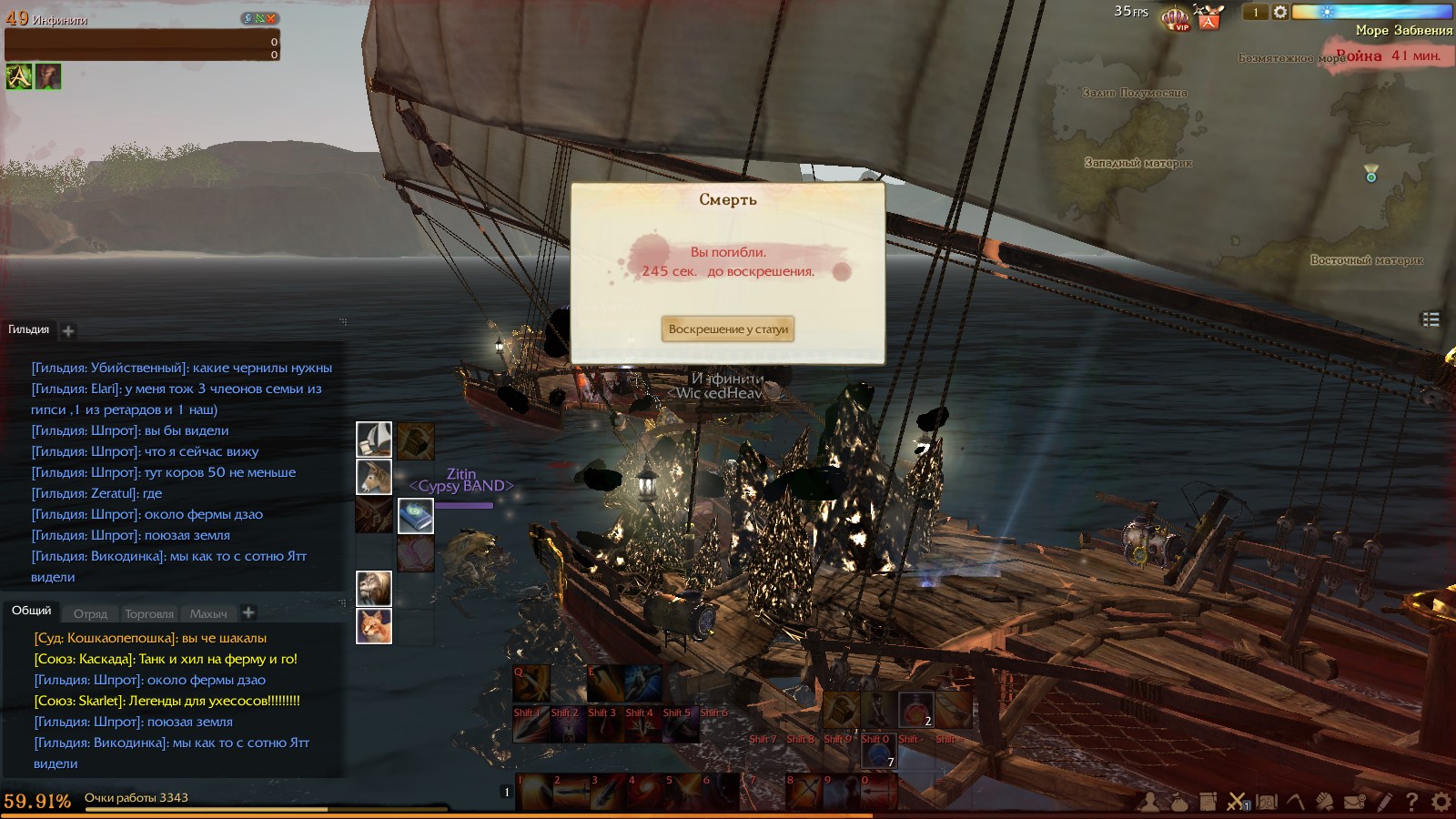
Task: Open the system settings gear in bottom menu
Action: pyautogui.click(x=1441, y=802)
